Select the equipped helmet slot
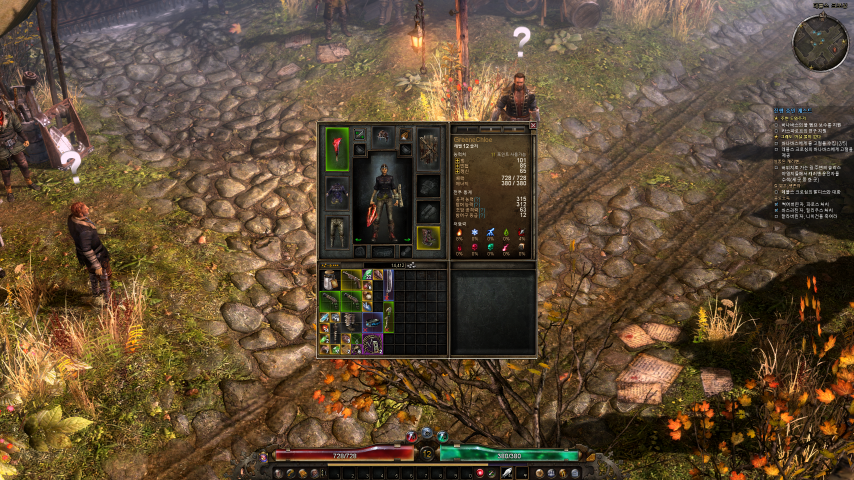854x480 pixels. [x=382, y=135]
